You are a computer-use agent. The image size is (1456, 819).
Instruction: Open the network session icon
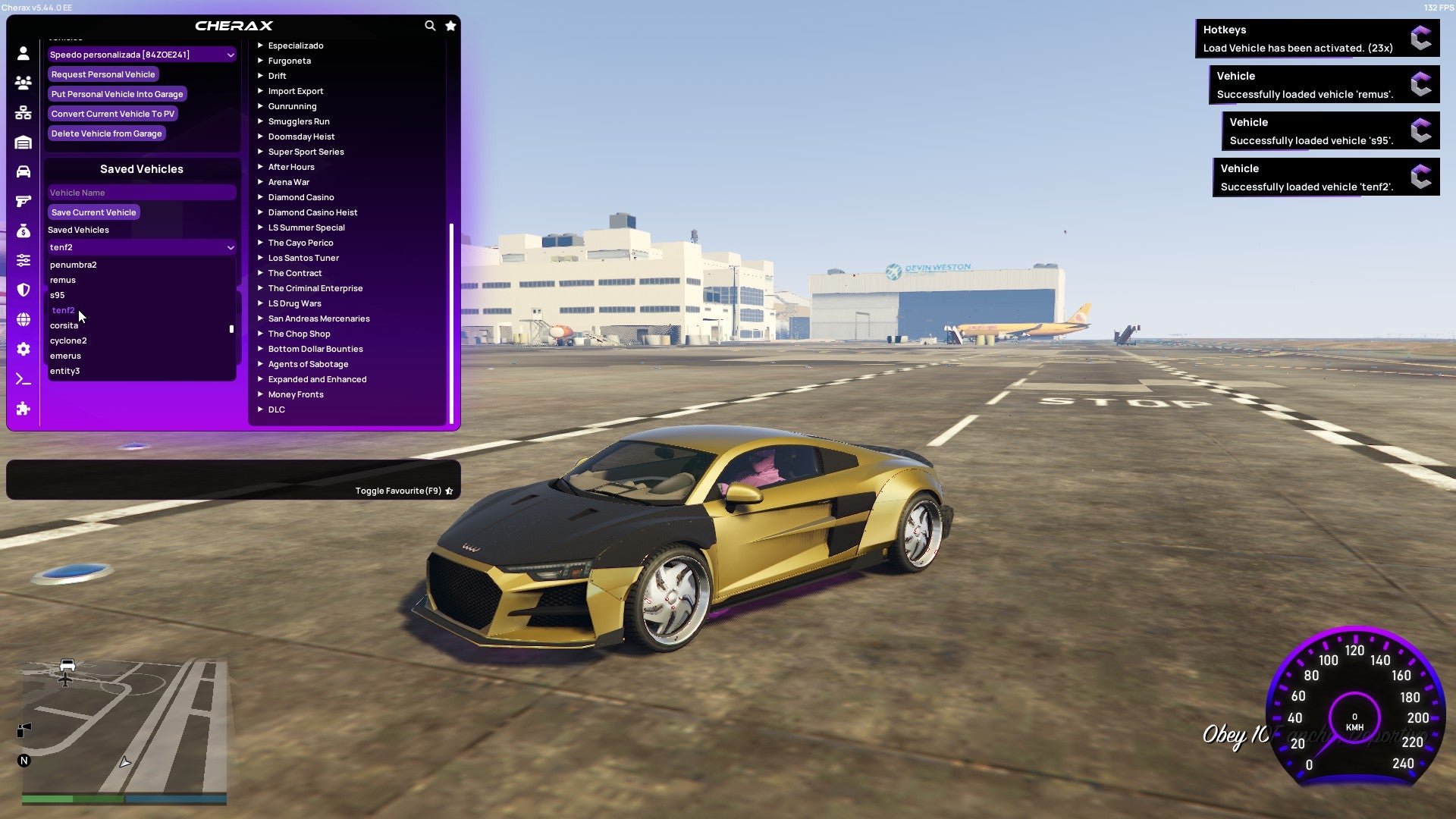[x=23, y=113]
